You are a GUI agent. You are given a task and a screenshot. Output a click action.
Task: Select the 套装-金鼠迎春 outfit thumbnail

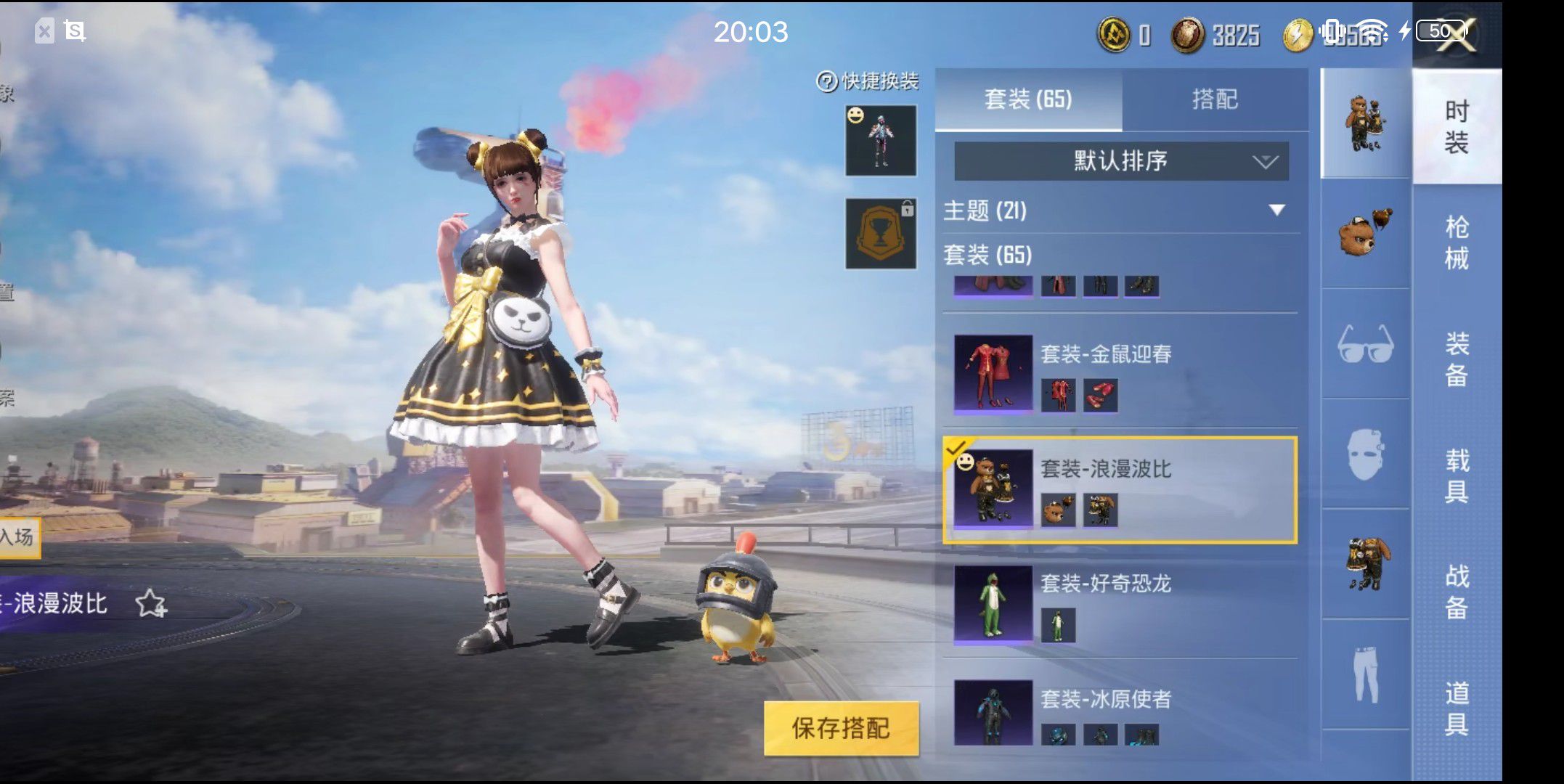tap(993, 374)
